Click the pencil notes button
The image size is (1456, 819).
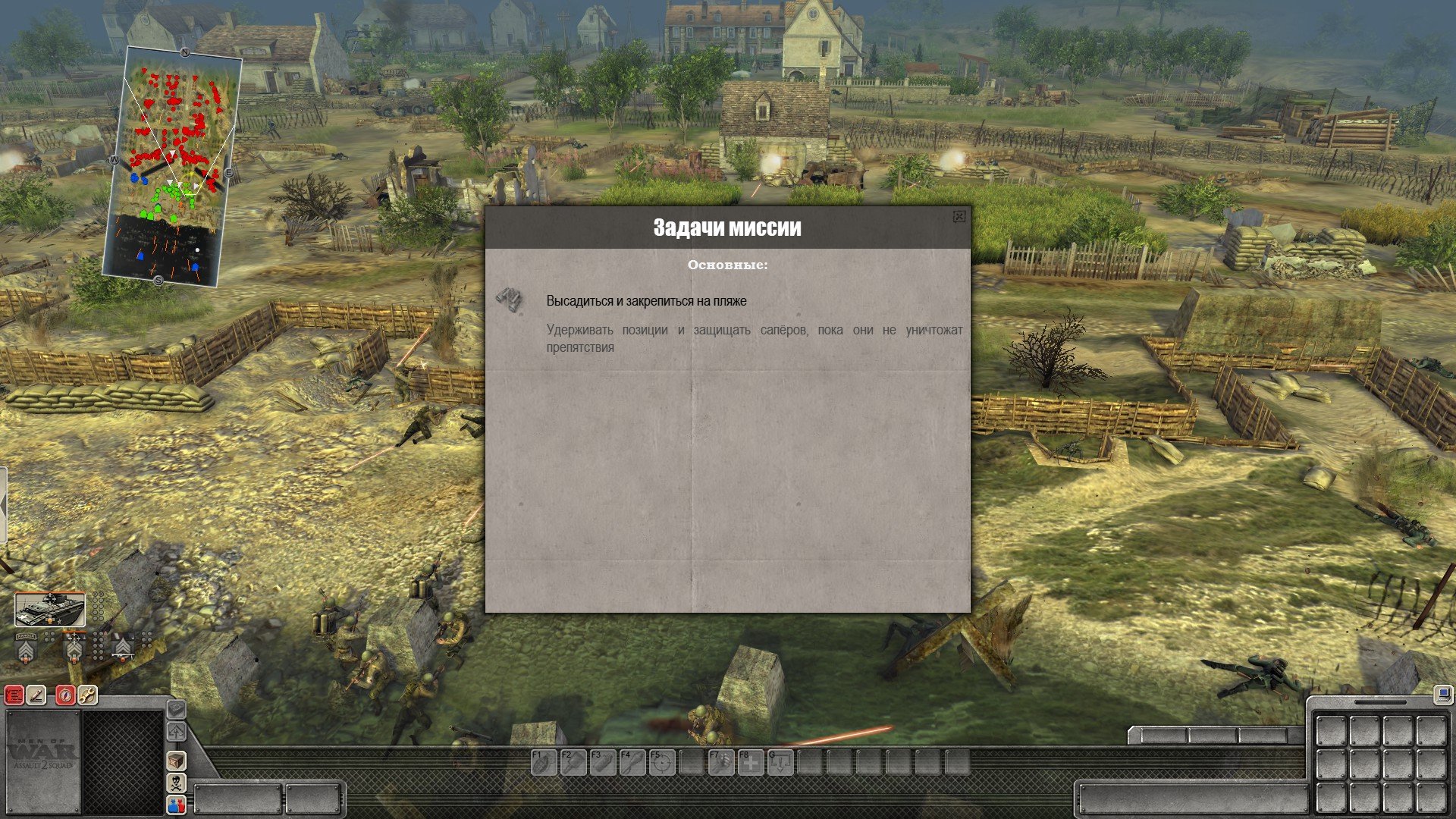coord(36,695)
